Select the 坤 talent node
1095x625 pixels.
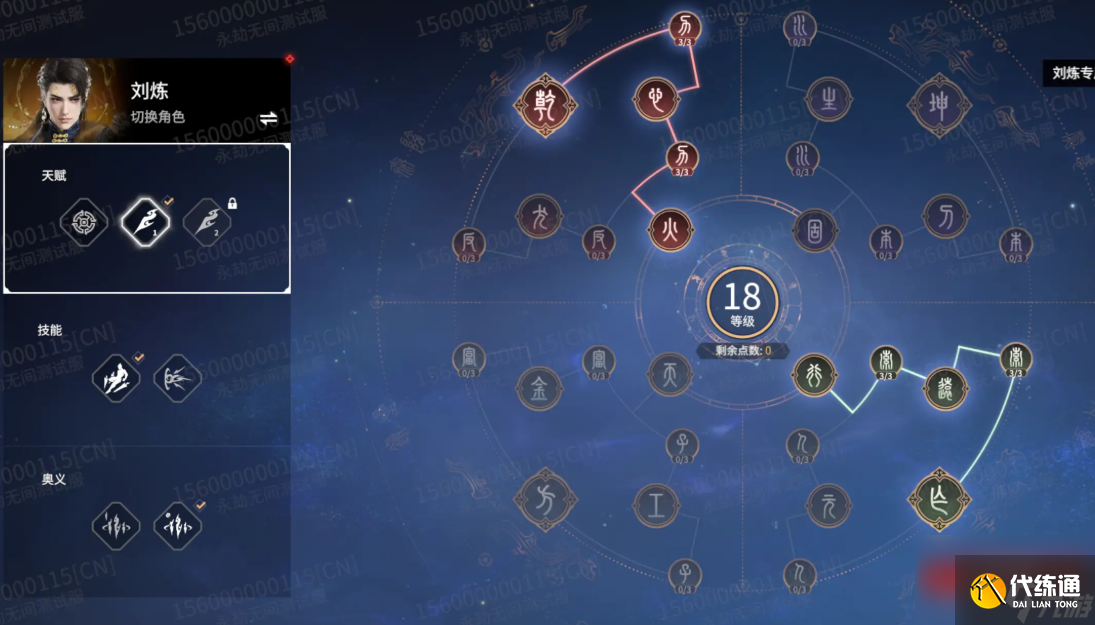coord(939,104)
